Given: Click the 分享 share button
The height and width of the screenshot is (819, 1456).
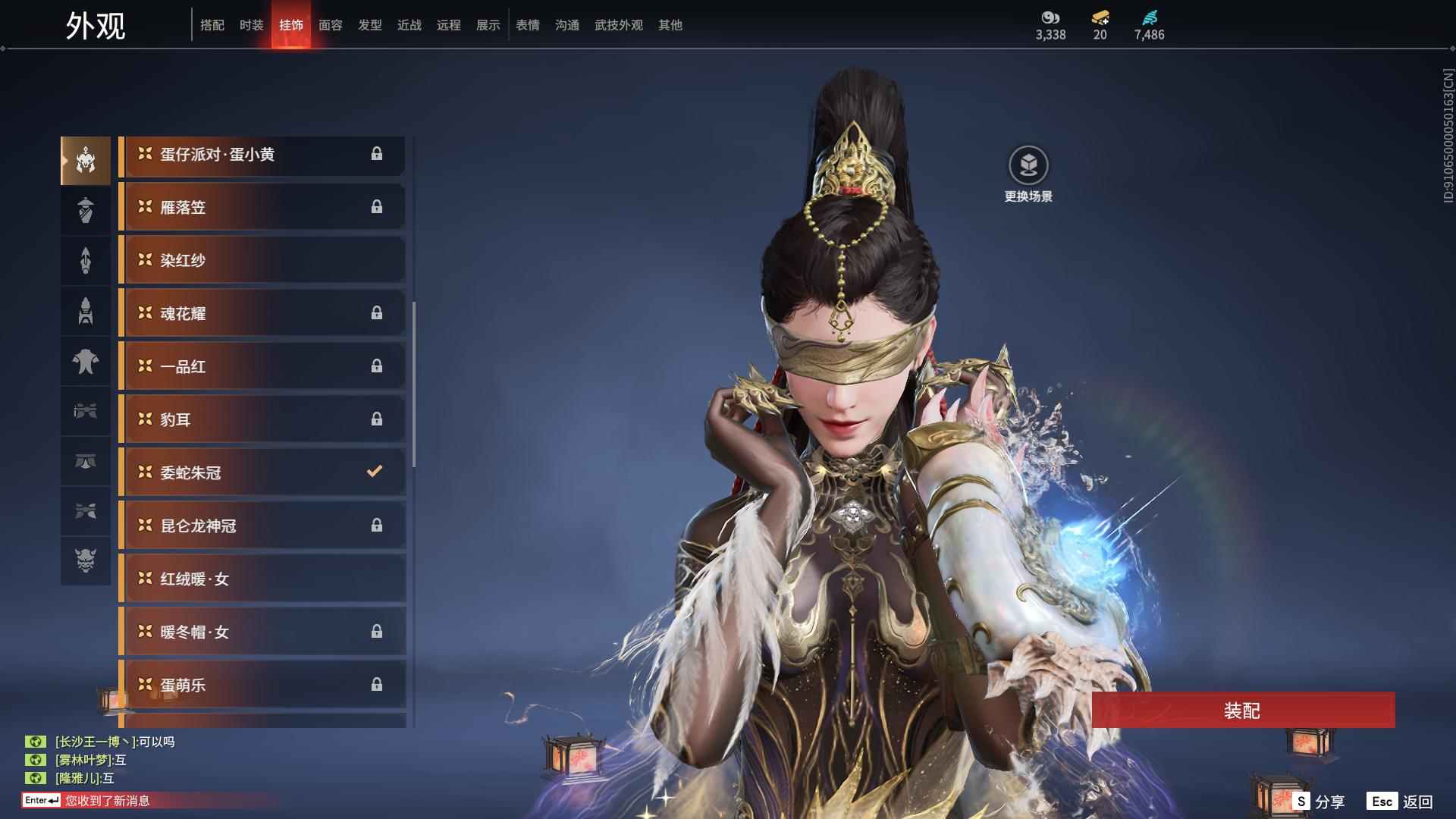Looking at the screenshot, I should point(1320,802).
